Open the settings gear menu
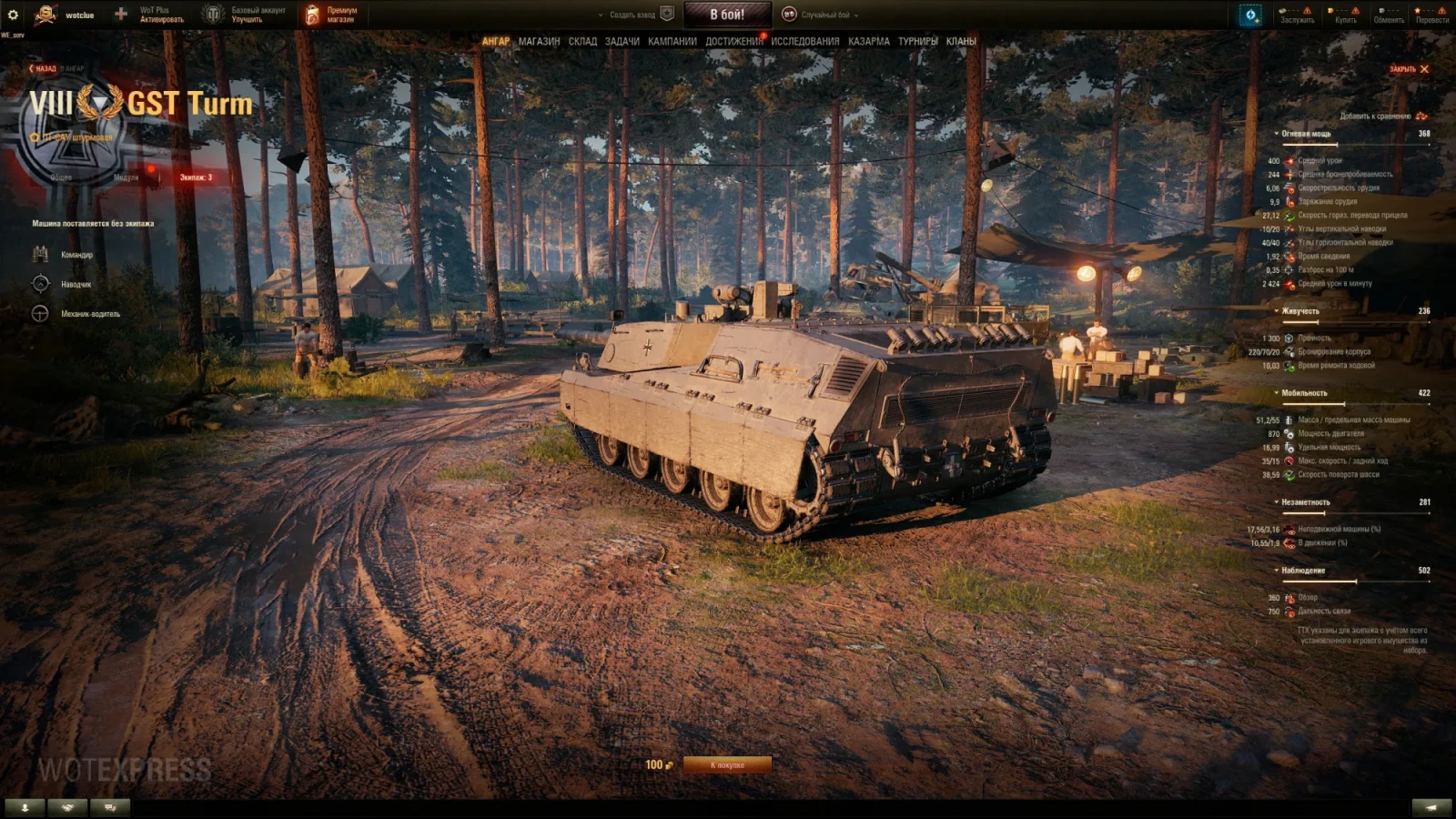Image resolution: width=1456 pixels, height=819 pixels. click(x=13, y=15)
